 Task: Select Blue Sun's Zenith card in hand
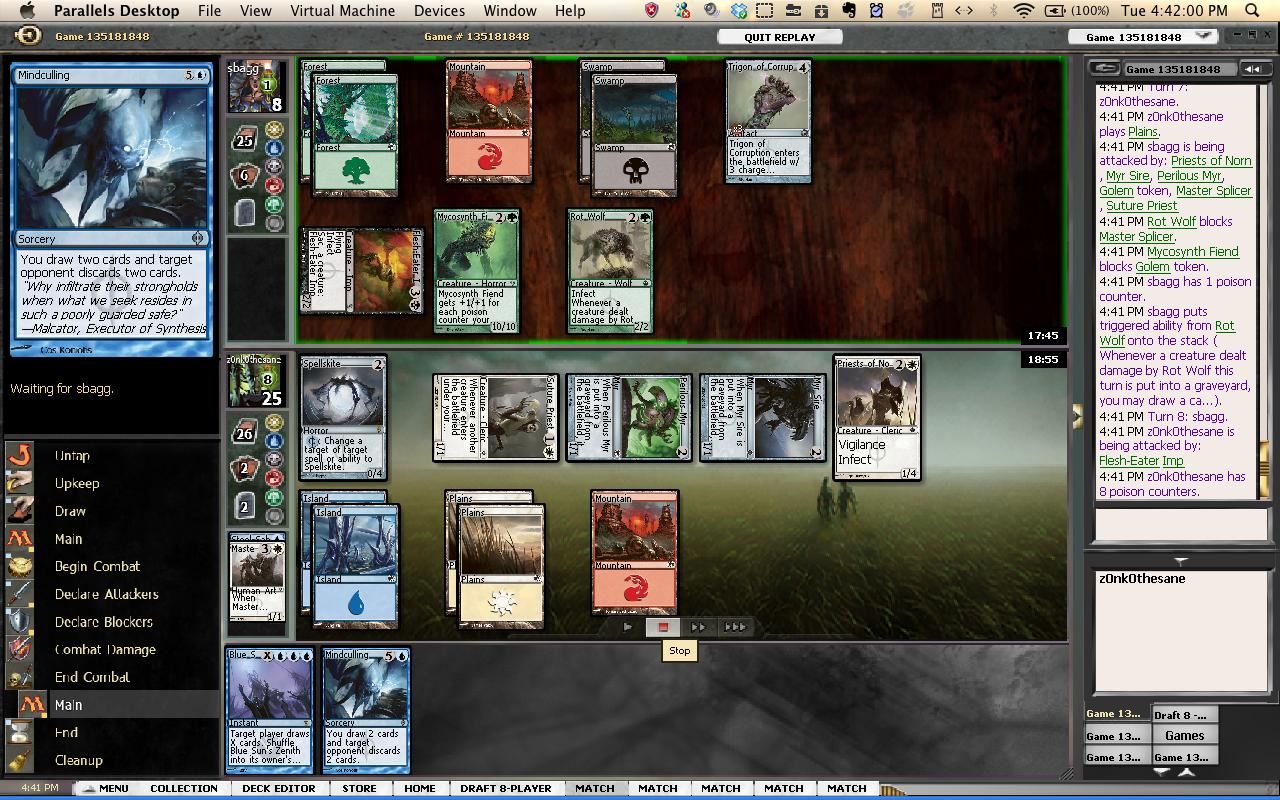[269, 710]
